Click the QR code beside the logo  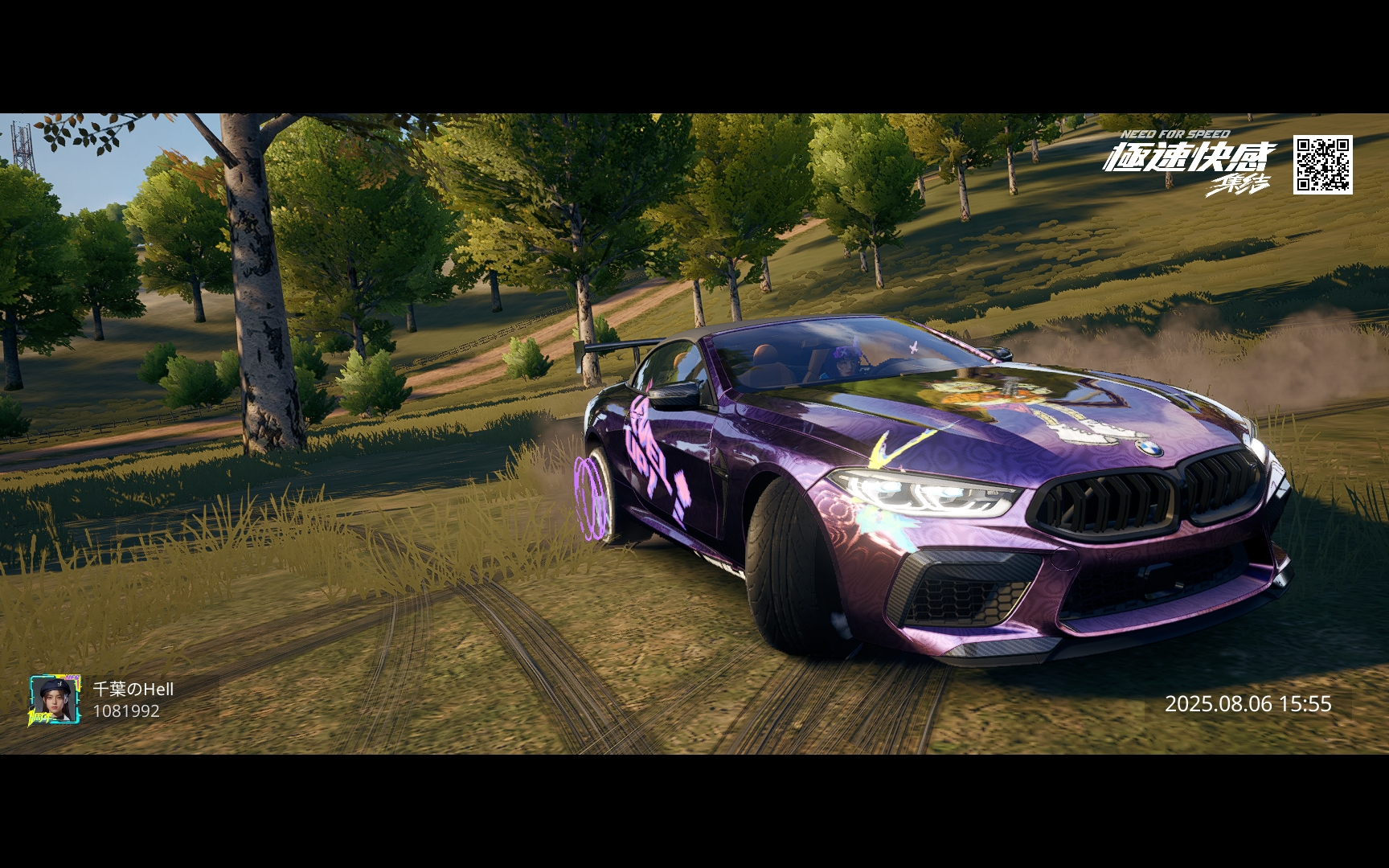1322,165
